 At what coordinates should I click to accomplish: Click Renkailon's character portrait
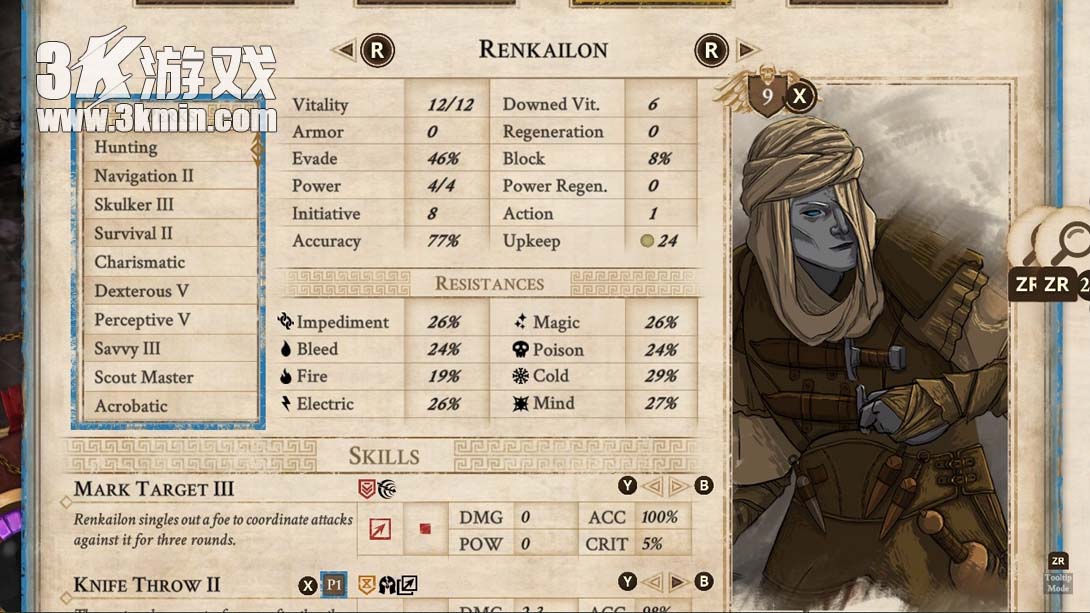868,350
